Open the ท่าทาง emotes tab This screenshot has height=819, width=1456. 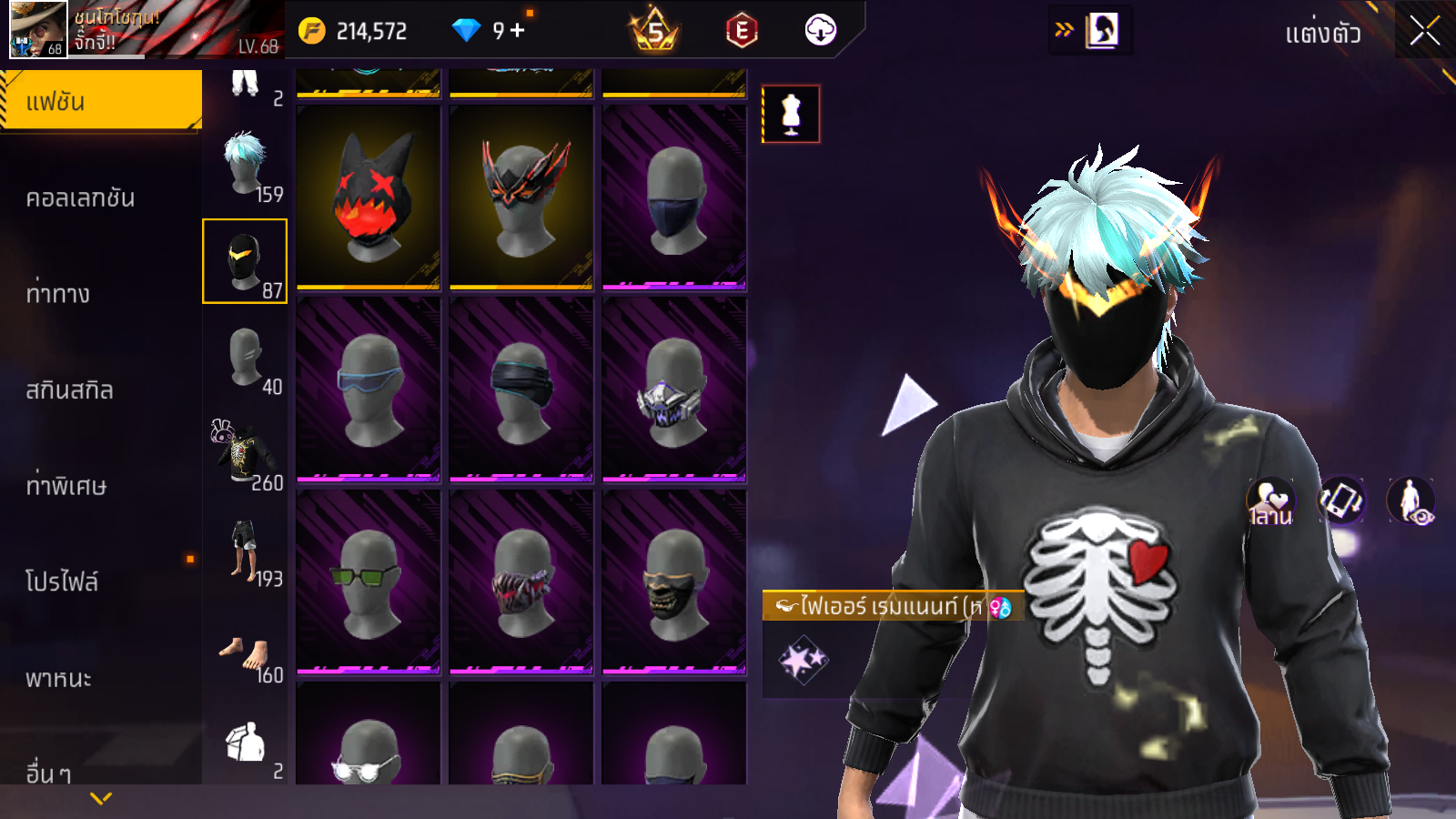[x=59, y=293]
